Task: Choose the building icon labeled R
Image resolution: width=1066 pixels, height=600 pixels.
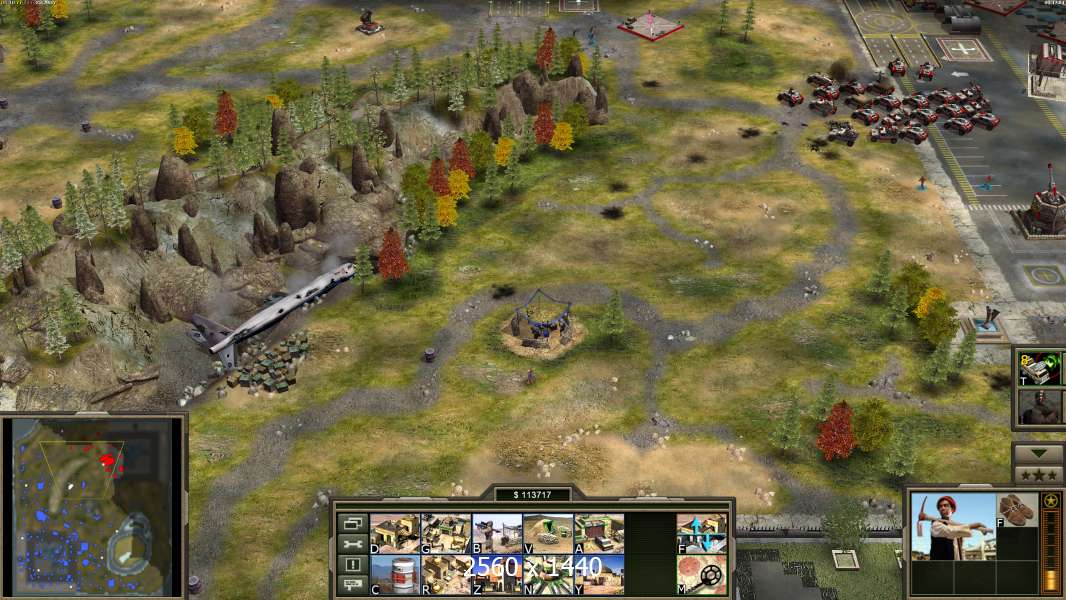Action: 445,574
